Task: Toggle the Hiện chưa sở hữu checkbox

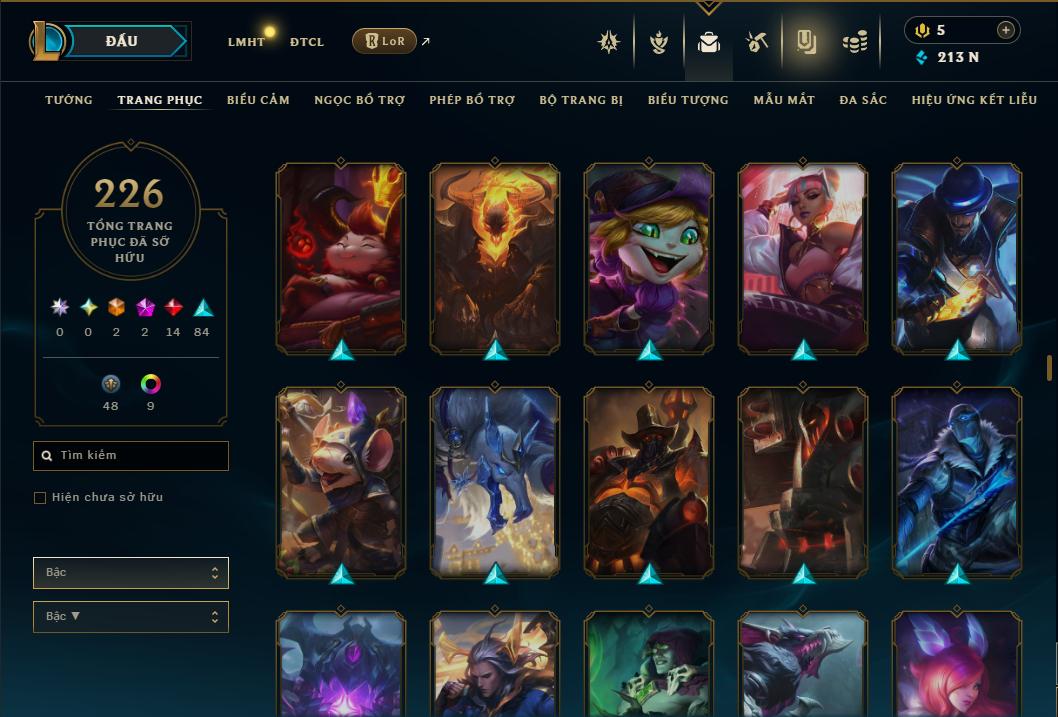Action: coord(40,498)
